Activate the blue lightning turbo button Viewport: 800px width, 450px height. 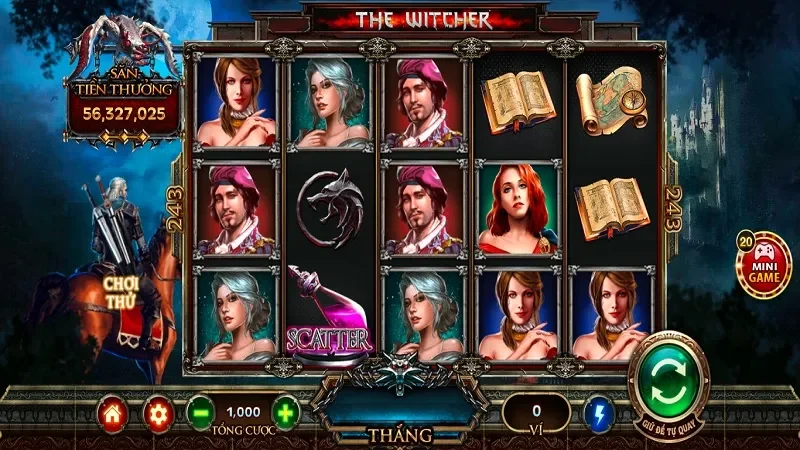point(599,413)
